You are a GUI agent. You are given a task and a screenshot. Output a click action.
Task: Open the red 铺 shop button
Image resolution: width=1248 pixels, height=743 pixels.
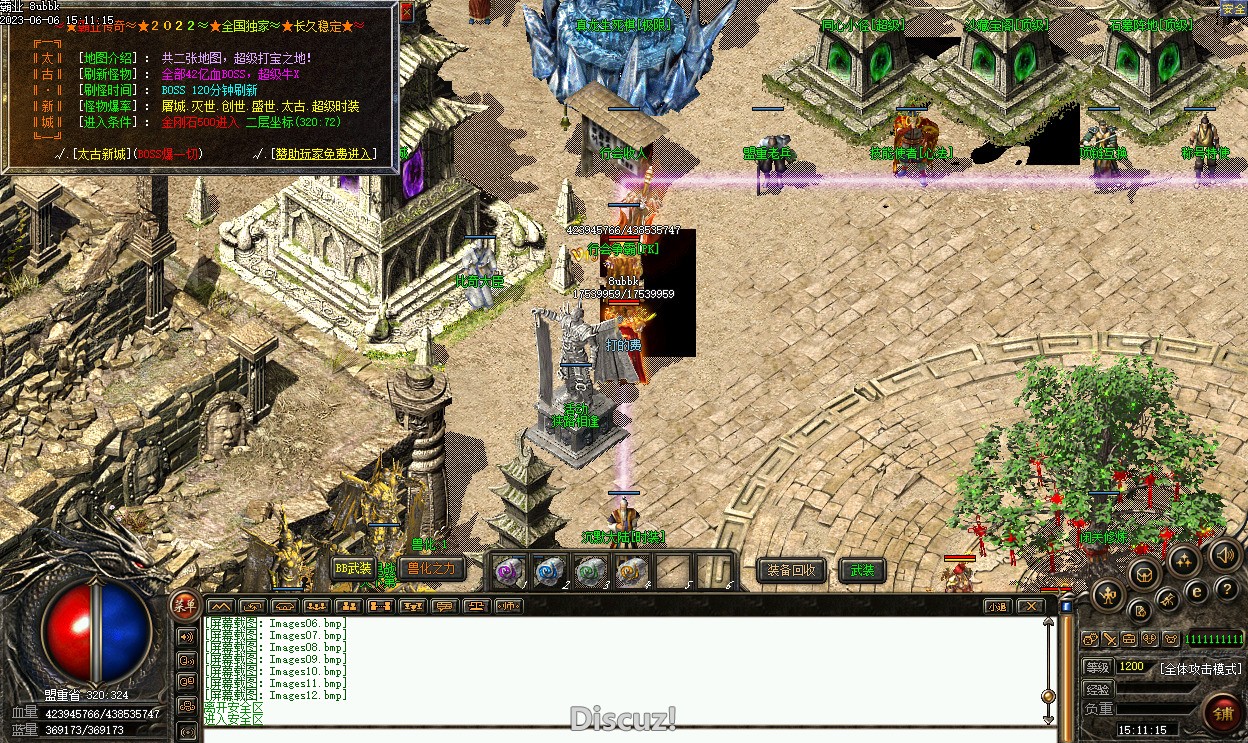[x=1223, y=714]
